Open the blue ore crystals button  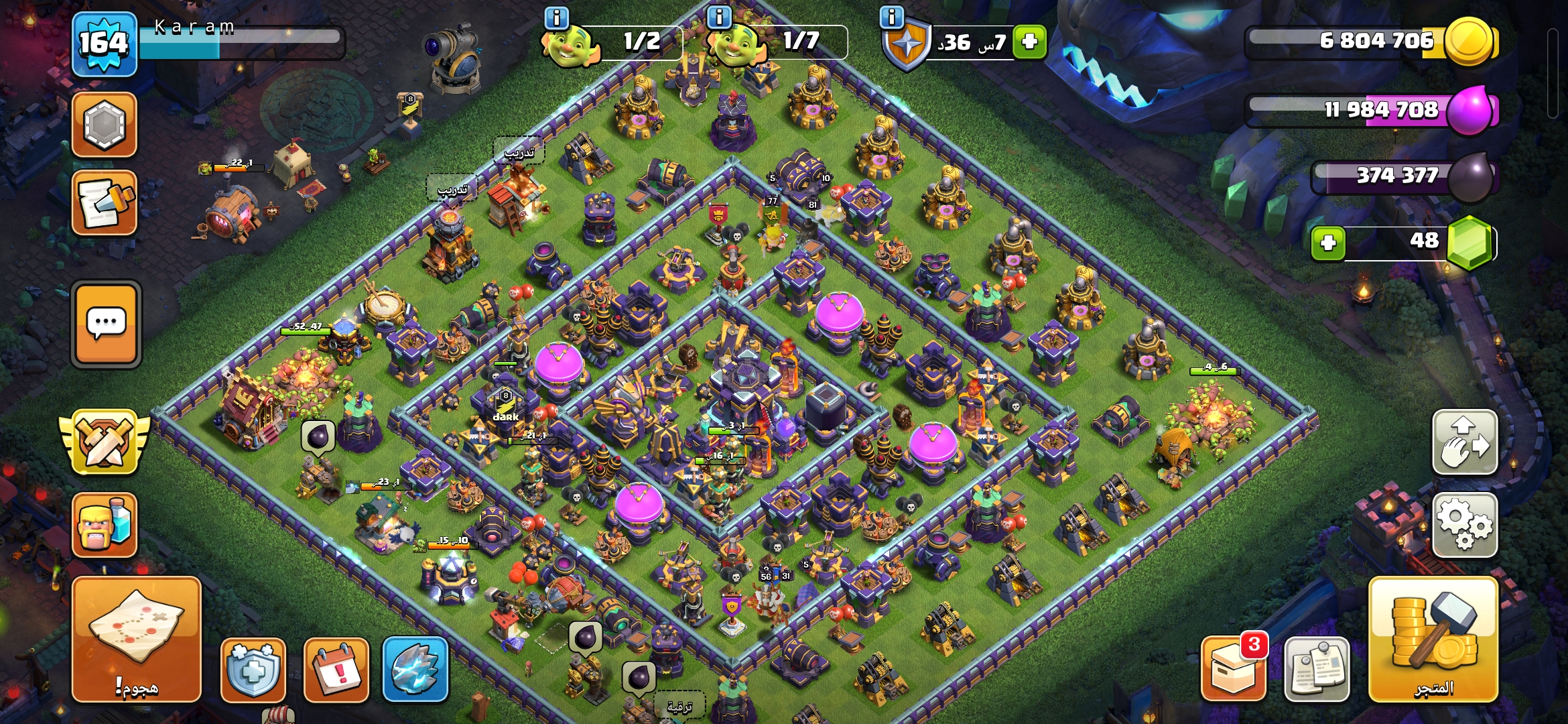click(x=415, y=670)
